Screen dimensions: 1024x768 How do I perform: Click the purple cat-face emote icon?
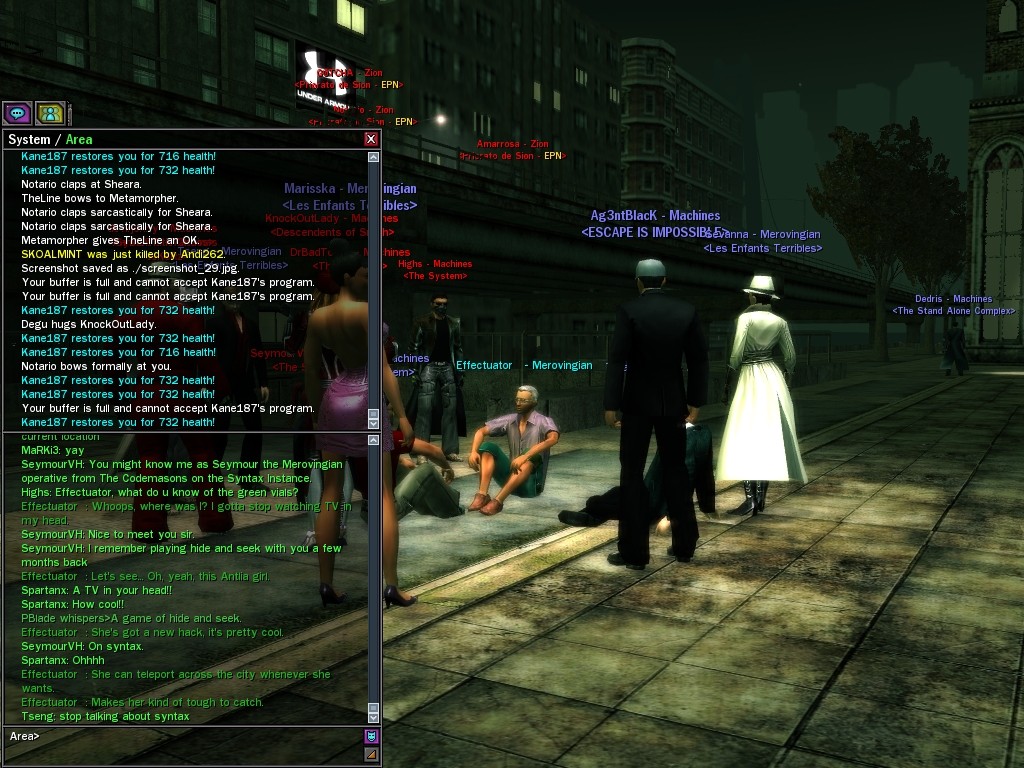pyautogui.click(x=371, y=736)
